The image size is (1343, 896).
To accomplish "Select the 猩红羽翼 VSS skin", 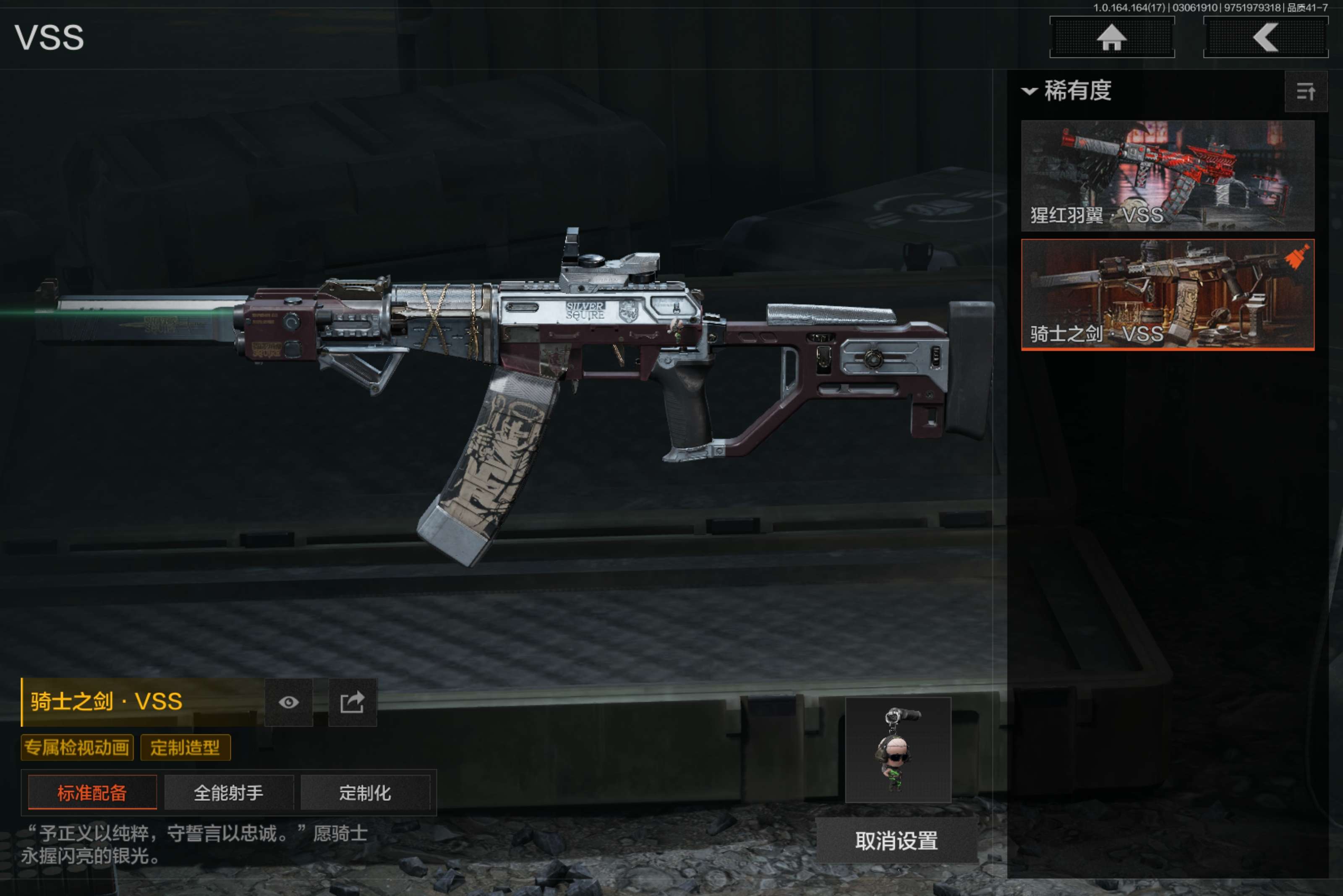I will pos(1167,175).
